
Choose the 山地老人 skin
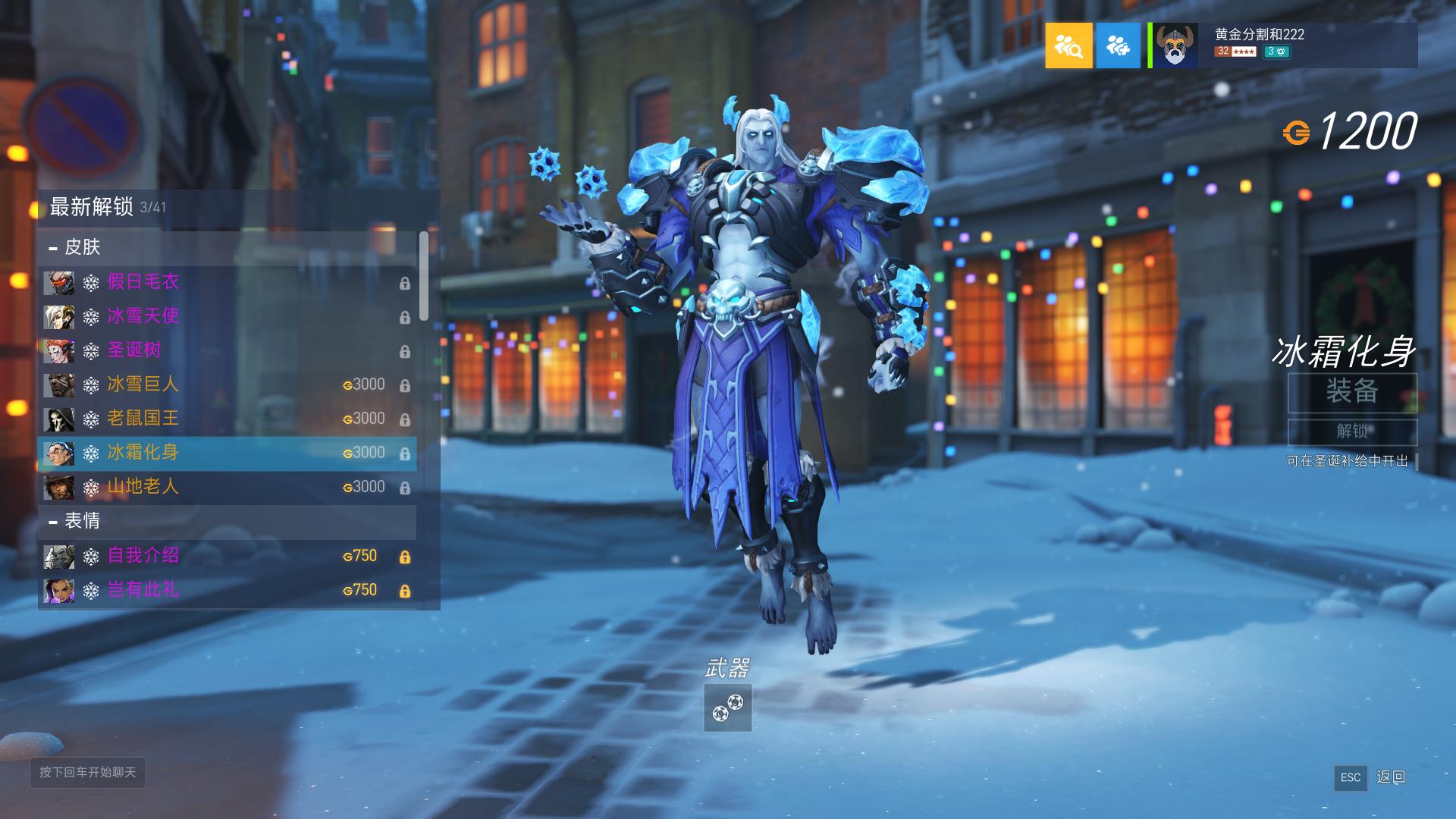click(x=226, y=487)
